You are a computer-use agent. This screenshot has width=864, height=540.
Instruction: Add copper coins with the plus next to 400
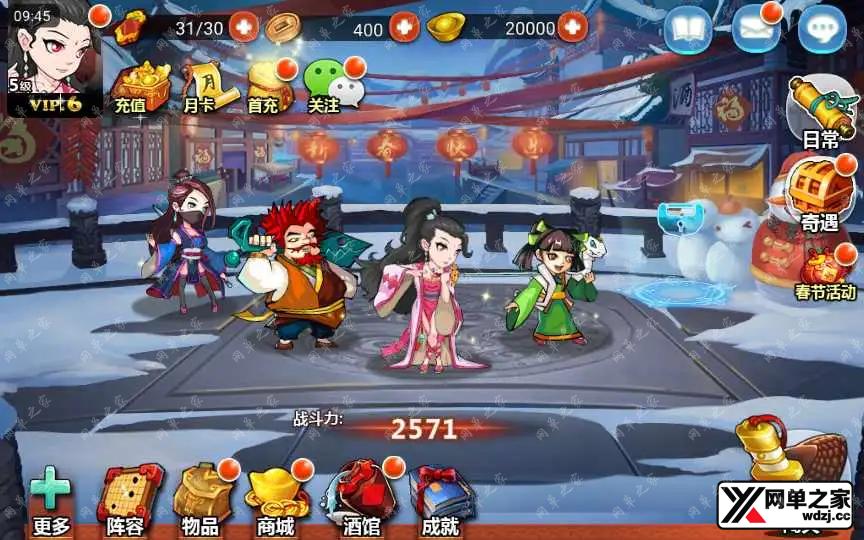pos(403,27)
